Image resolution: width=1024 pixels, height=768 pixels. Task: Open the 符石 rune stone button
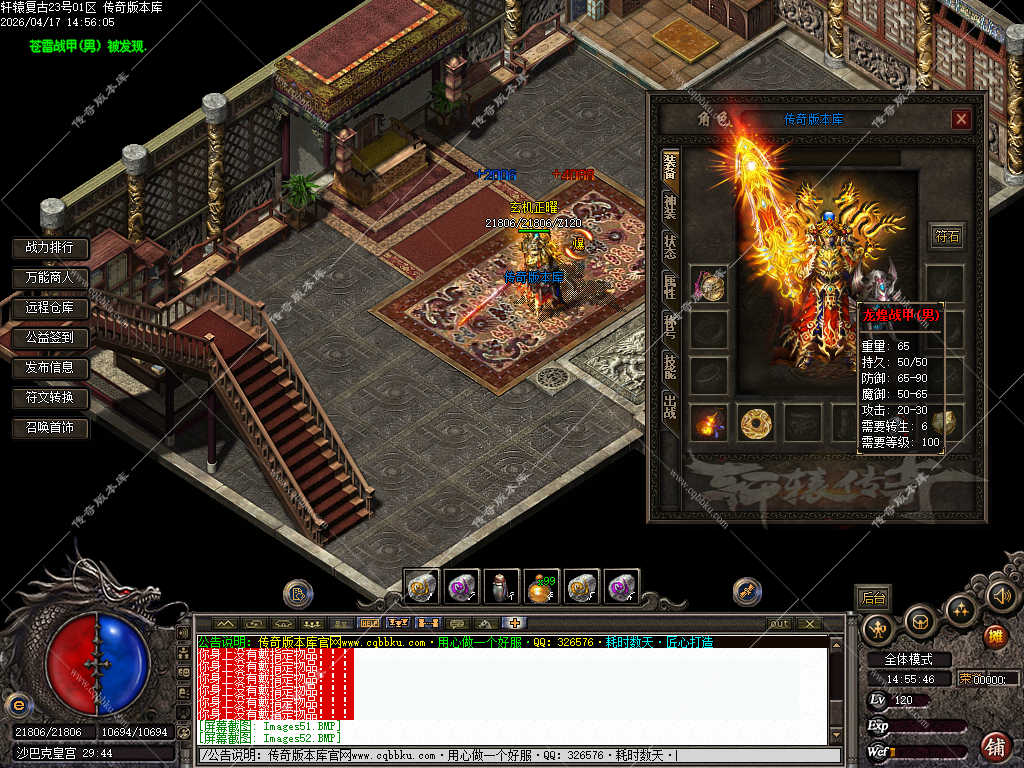click(x=946, y=236)
